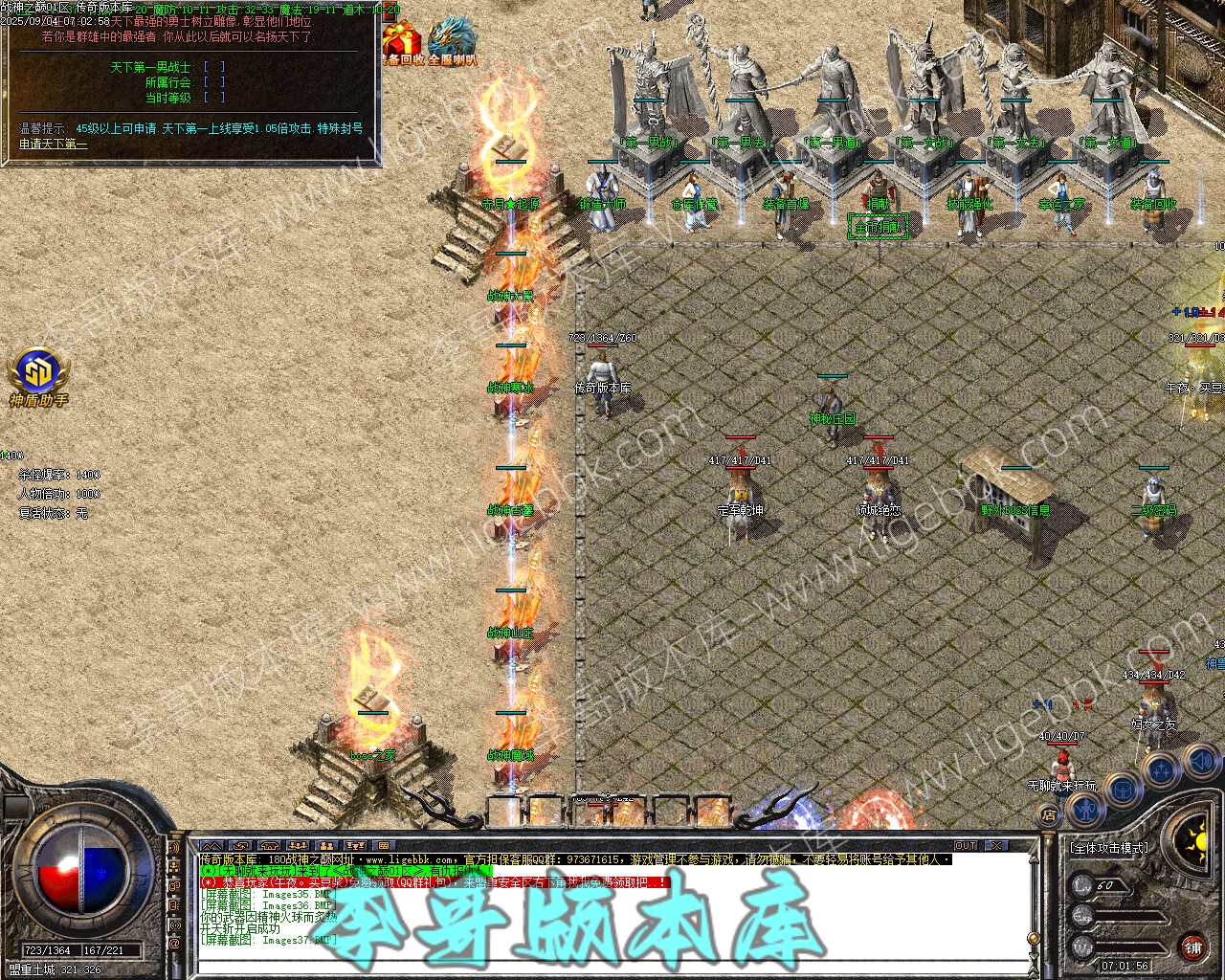Select the quick belt slot numbered 6

pos(712,812)
